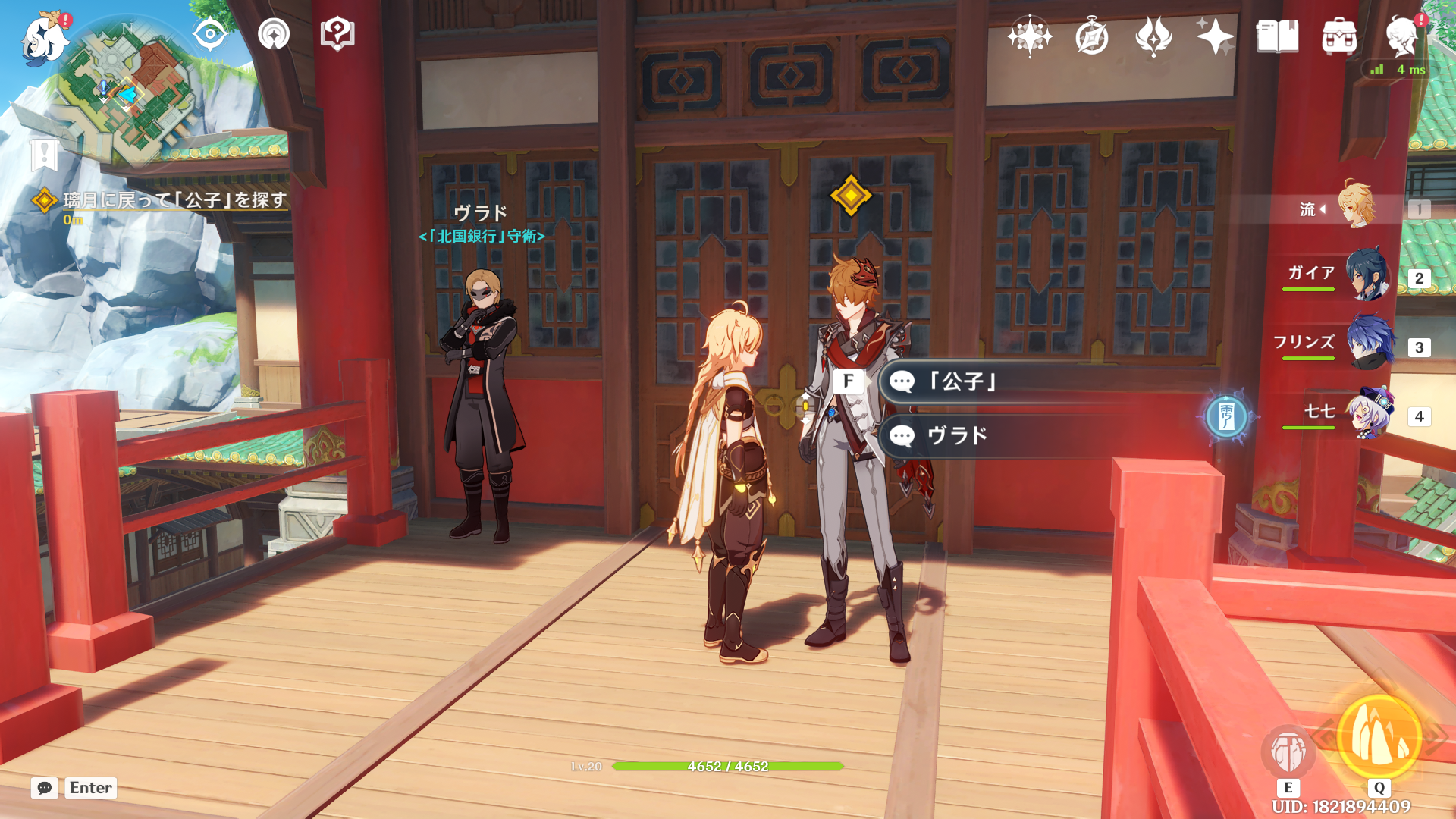Open the inventory backpack icon
This screenshot has height=819, width=1456.
pos(1339,36)
